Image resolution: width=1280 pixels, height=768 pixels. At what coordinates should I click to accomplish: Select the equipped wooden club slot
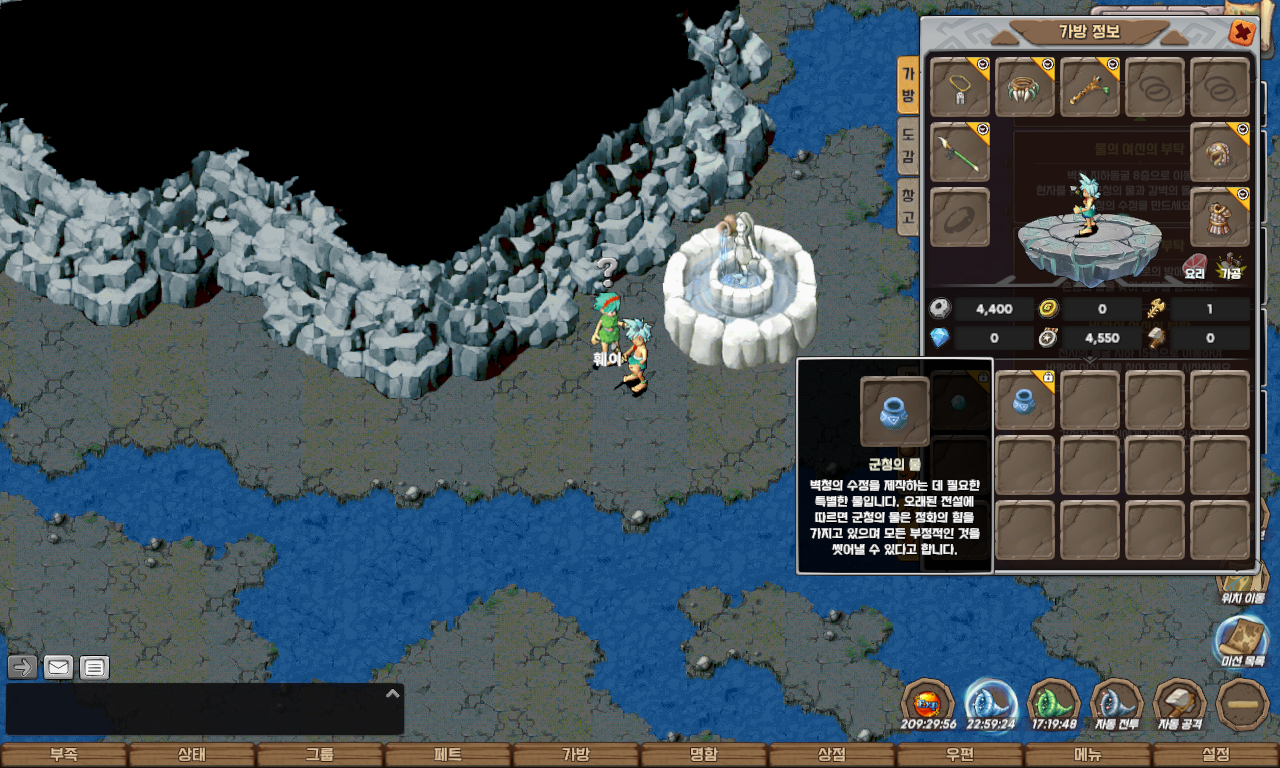tap(1090, 87)
